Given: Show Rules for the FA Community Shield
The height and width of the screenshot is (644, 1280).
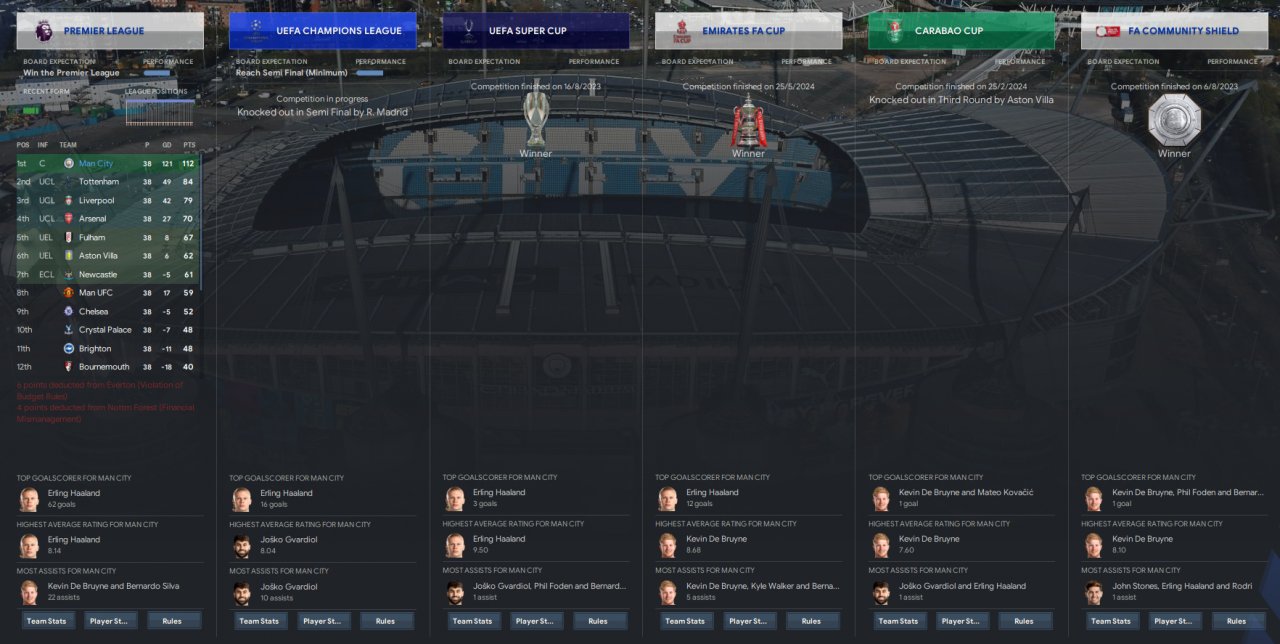Looking at the screenshot, I should click(x=1237, y=621).
